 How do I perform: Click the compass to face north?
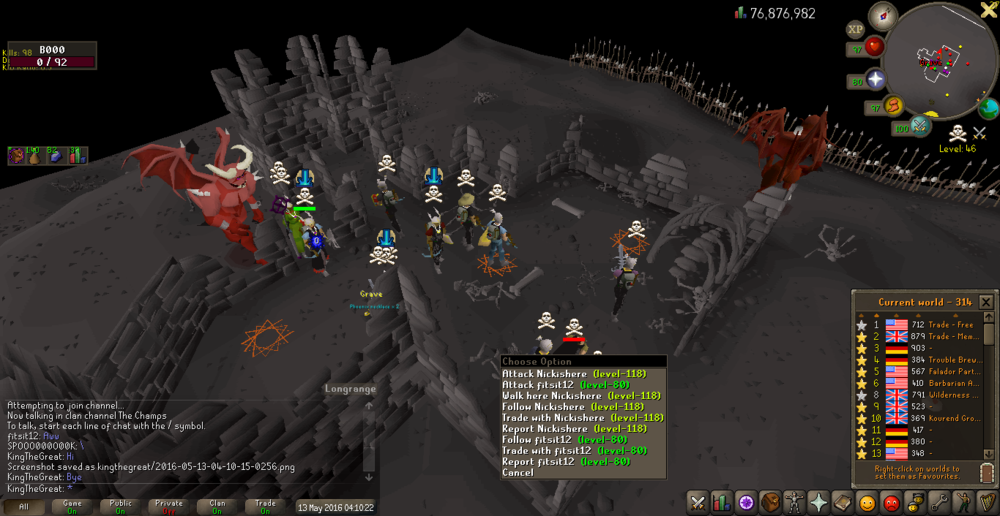coord(883,16)
